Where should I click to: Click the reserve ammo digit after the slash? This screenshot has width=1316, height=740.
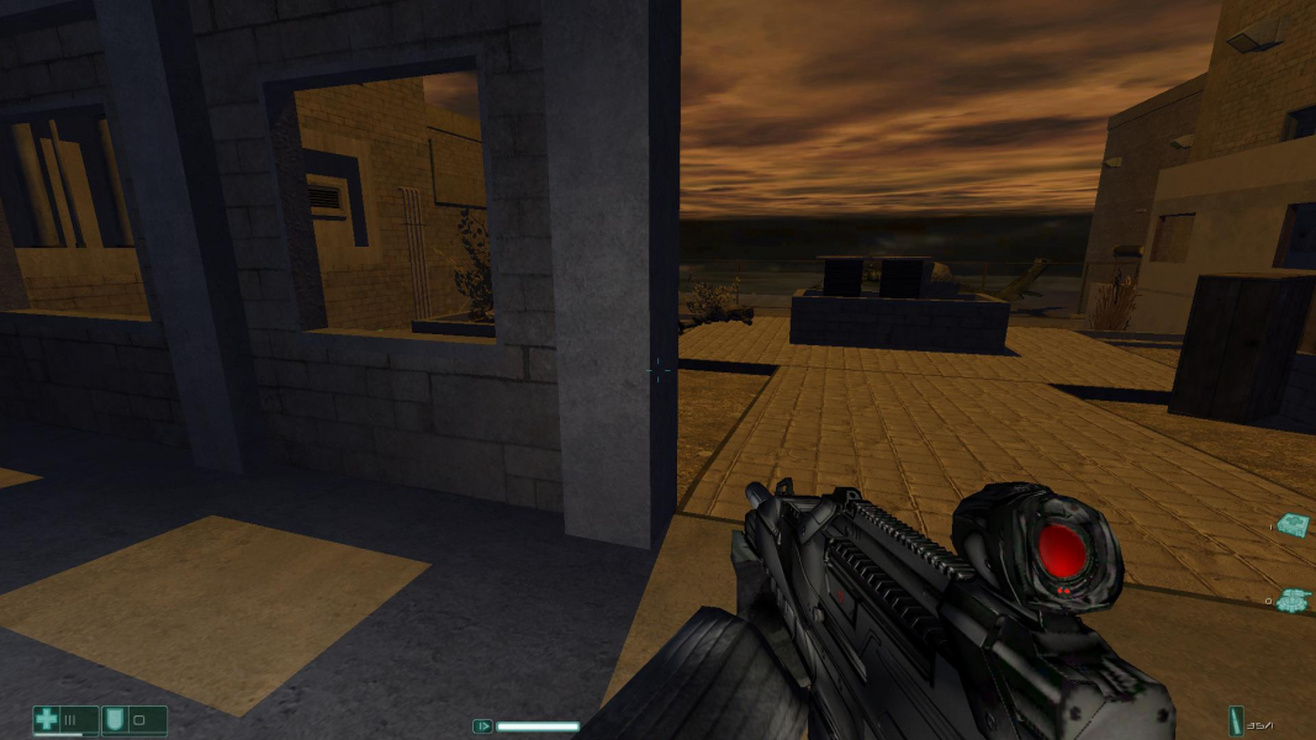tap(1273, 726)
